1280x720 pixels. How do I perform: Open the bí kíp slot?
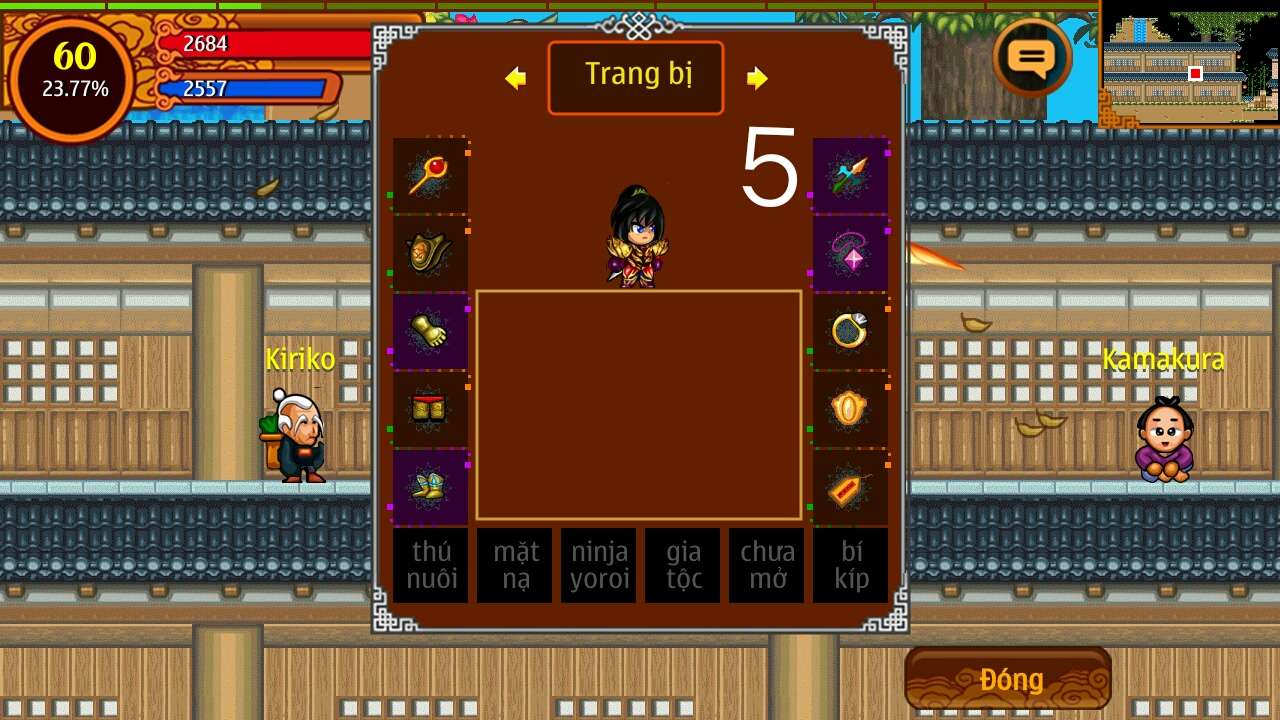(x=850, y=565)
